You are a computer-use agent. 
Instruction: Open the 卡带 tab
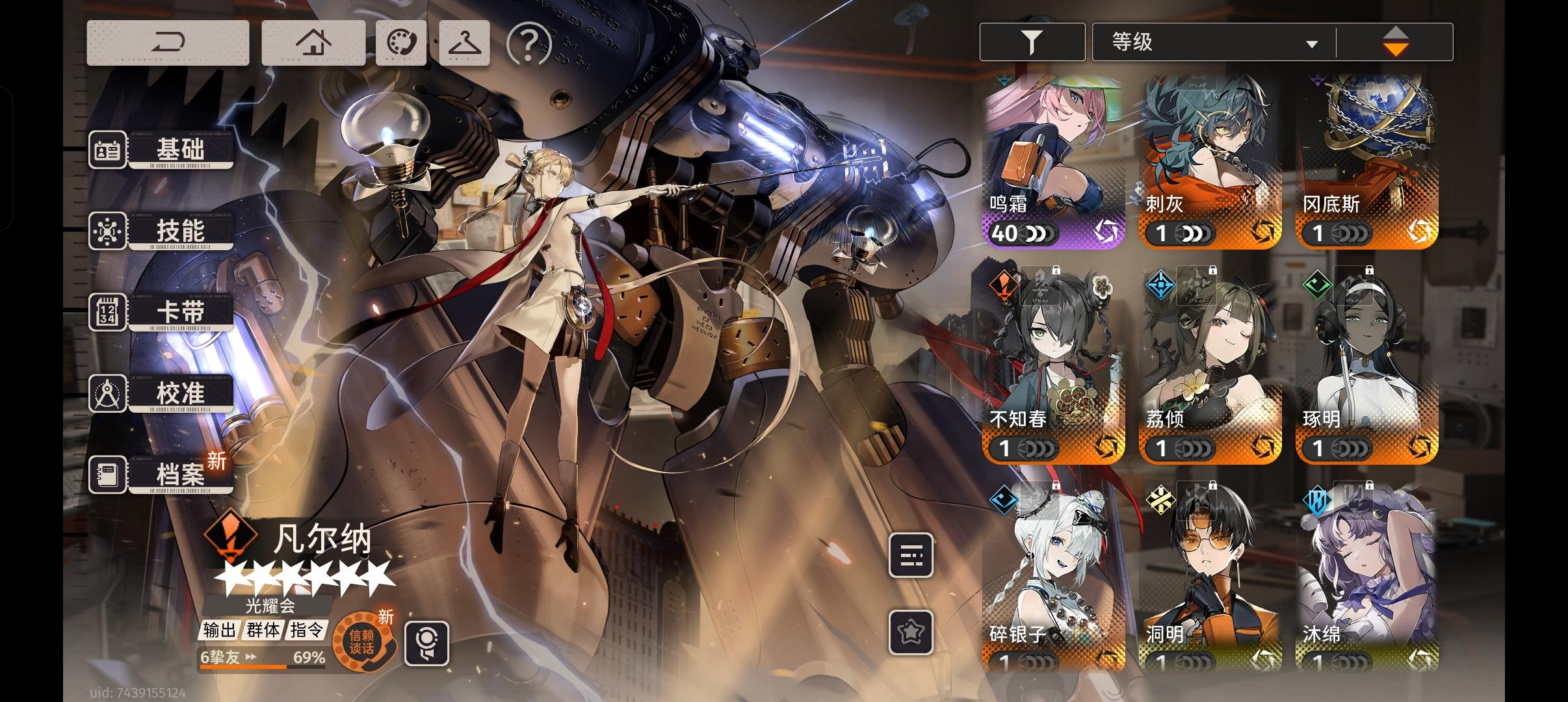[x=163, y=313]
